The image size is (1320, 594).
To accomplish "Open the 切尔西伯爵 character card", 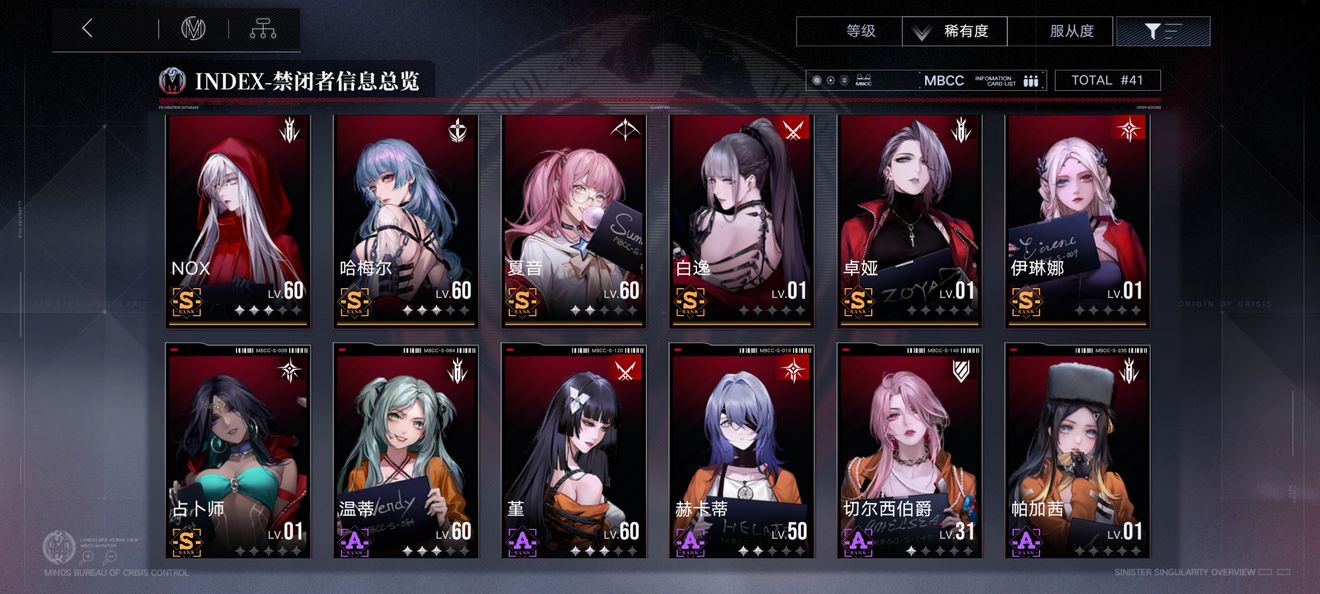I will (910, 450).
